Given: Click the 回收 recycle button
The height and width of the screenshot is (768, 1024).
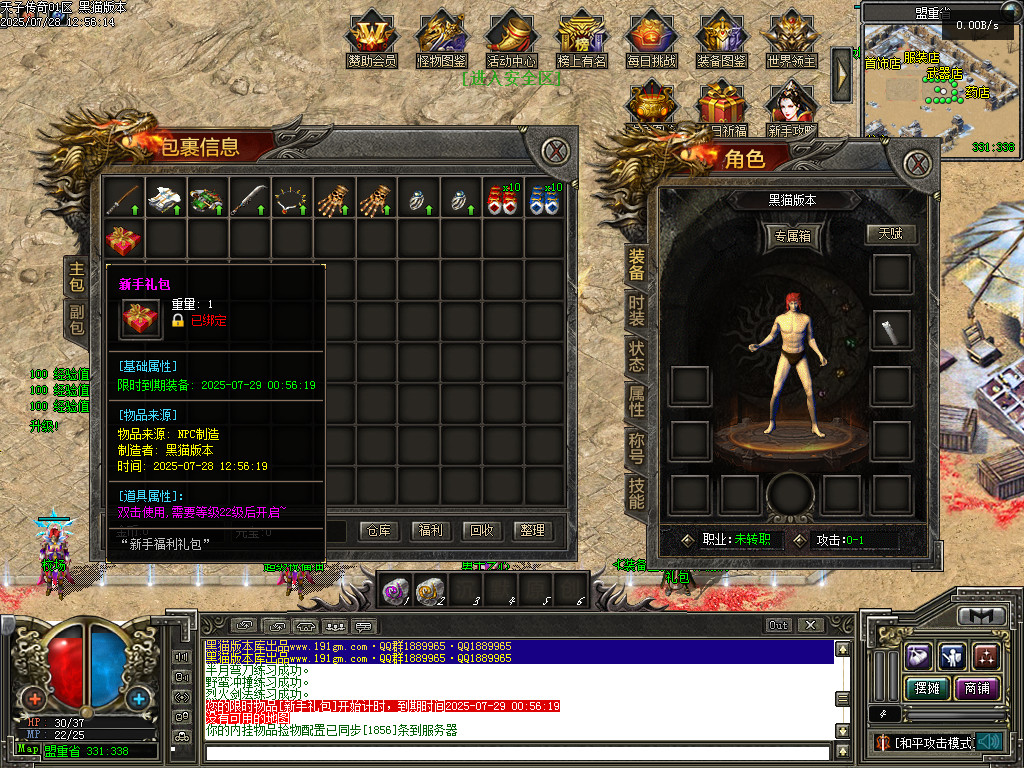Looking at the screenshot, I should point(482,530).
